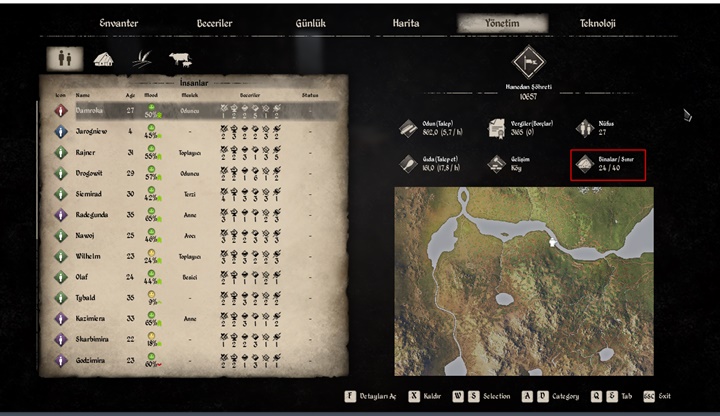Show the people category icon
Image resolution: width=720 pixels, height=416 pixels.
tap(60, 59)
